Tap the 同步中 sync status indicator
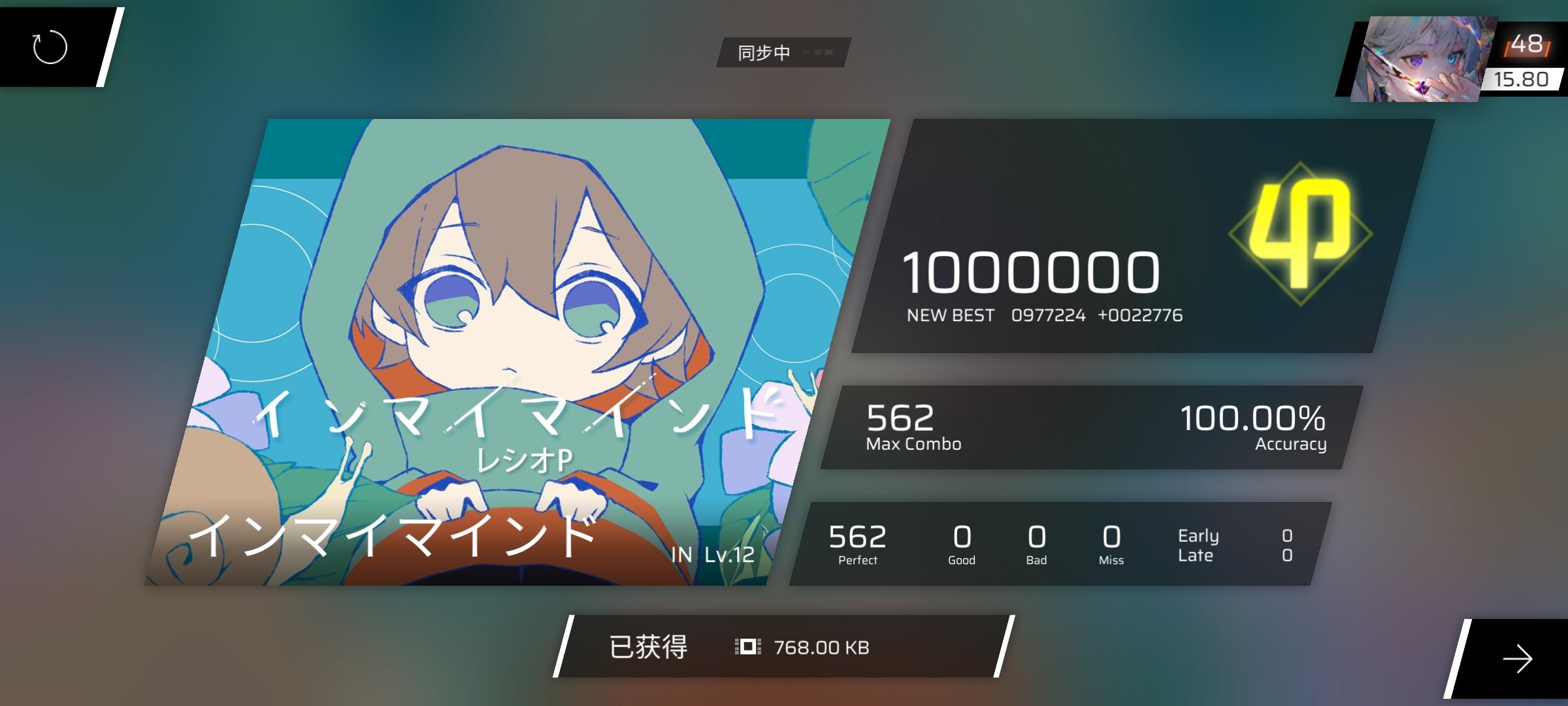 [x=764, y=53]
